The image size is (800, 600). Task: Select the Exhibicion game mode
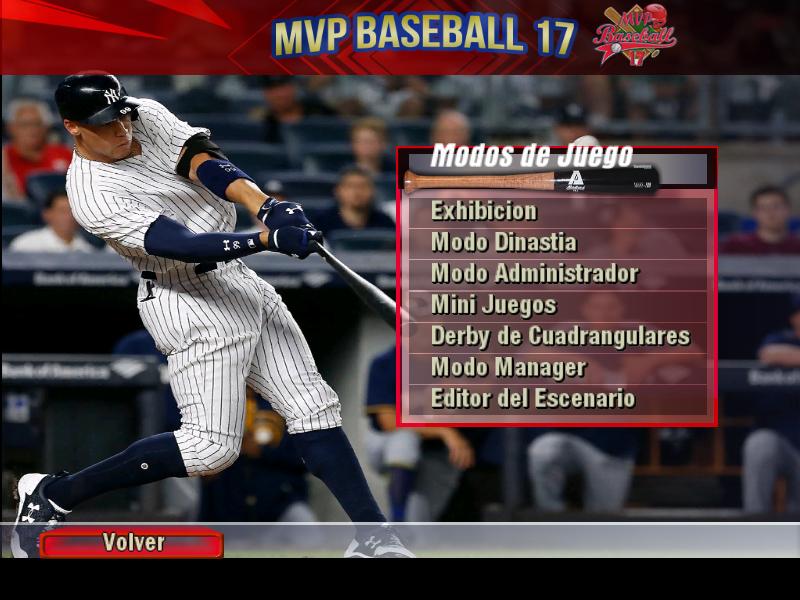[x=484, y=211]
